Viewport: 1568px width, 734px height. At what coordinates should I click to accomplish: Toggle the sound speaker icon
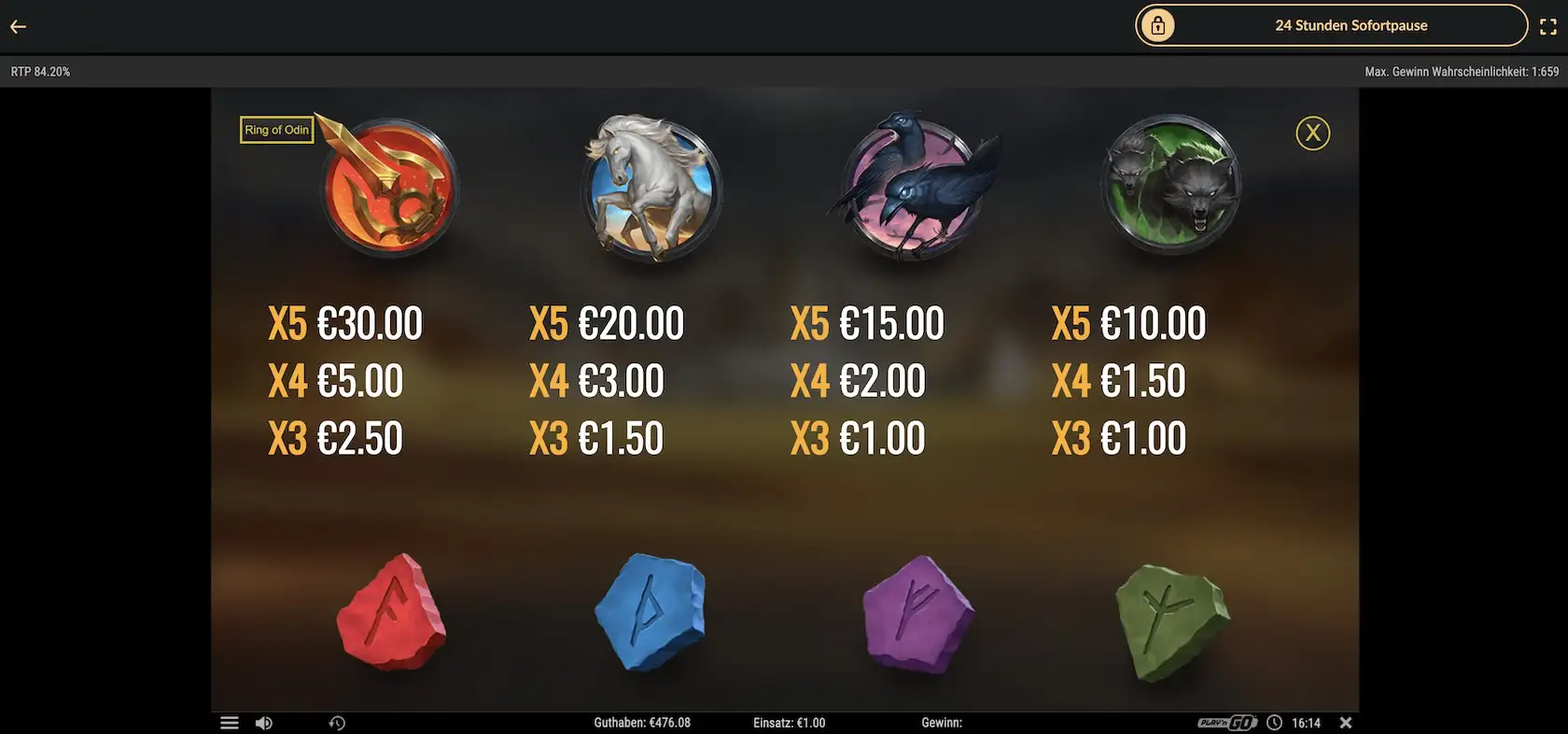(x=264, y=723)
